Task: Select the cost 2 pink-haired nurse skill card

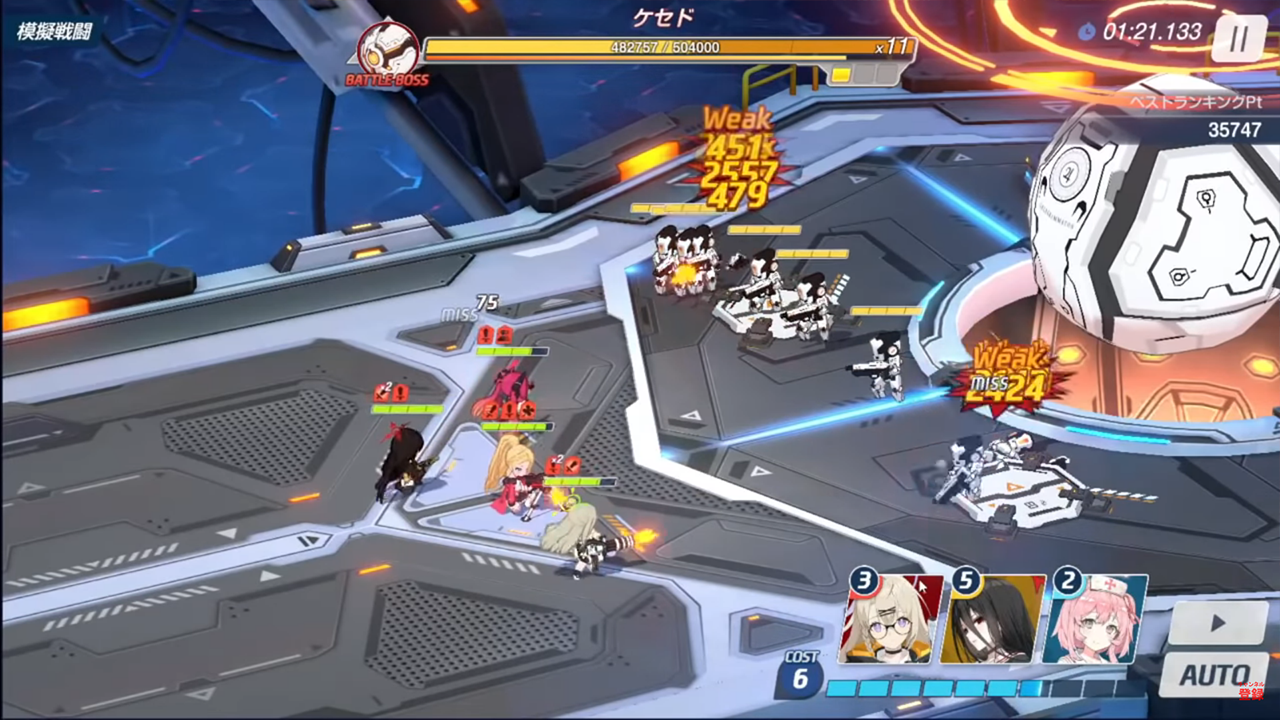Action: pos(1095,618)
